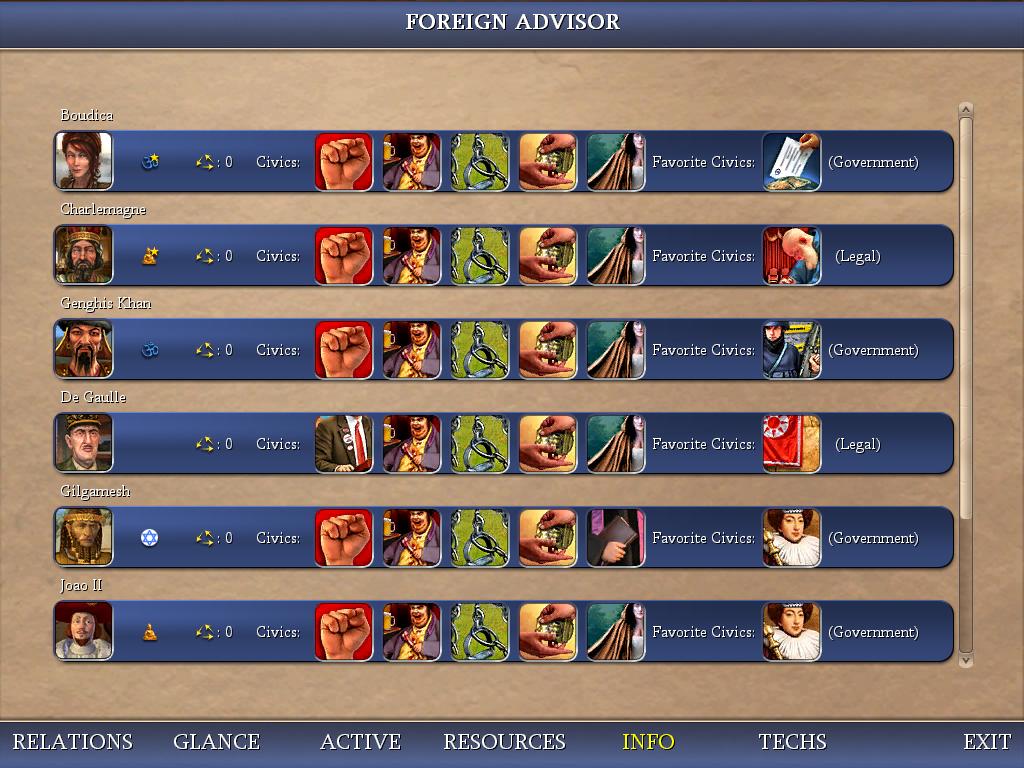Pick Gilgamesh's leader portrait
The width and height of the screenshot is (1024, 768).
pyautogui.click(x=84, y=537)
